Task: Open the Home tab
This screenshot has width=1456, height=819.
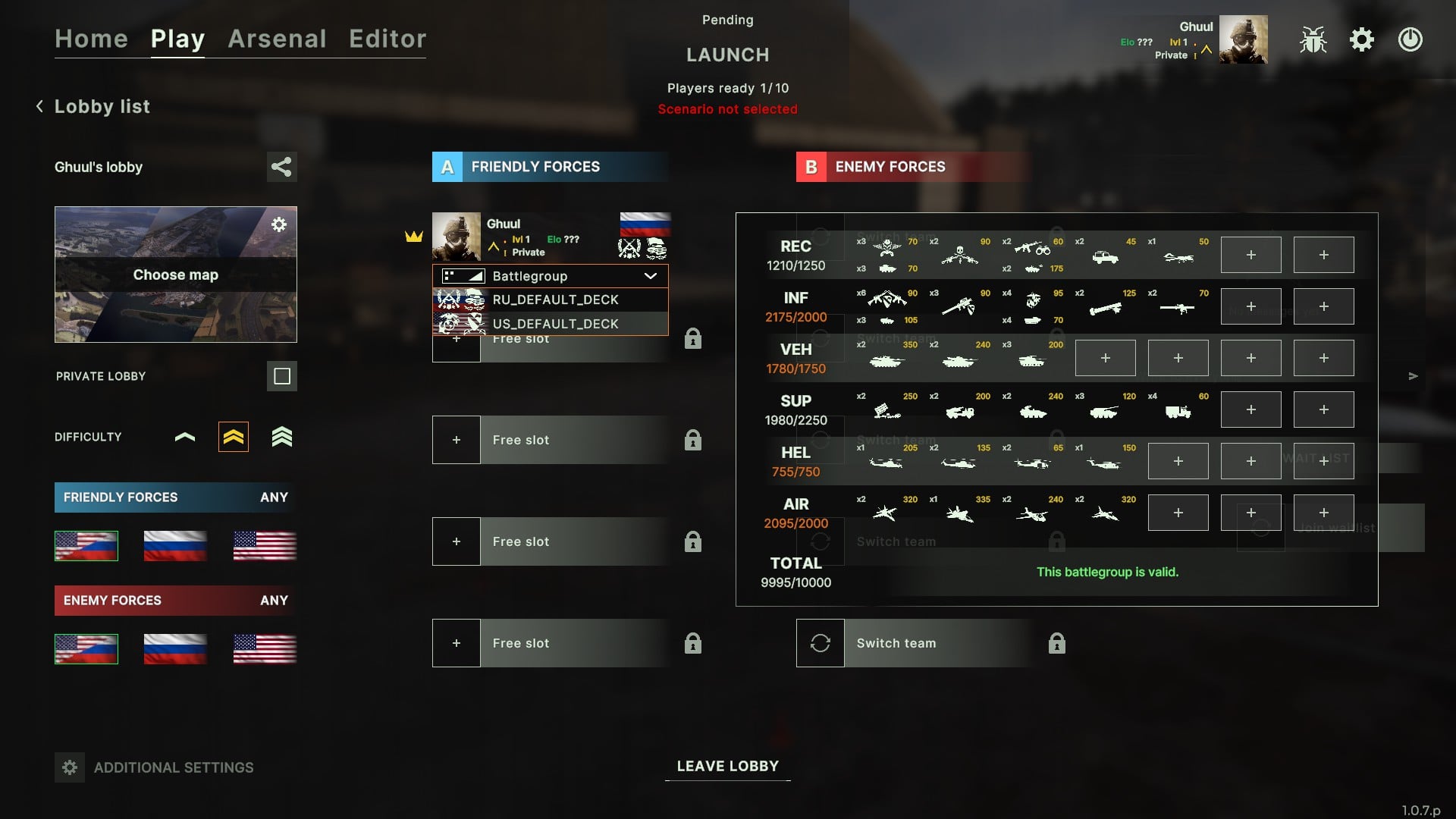Action: (91, 39)
